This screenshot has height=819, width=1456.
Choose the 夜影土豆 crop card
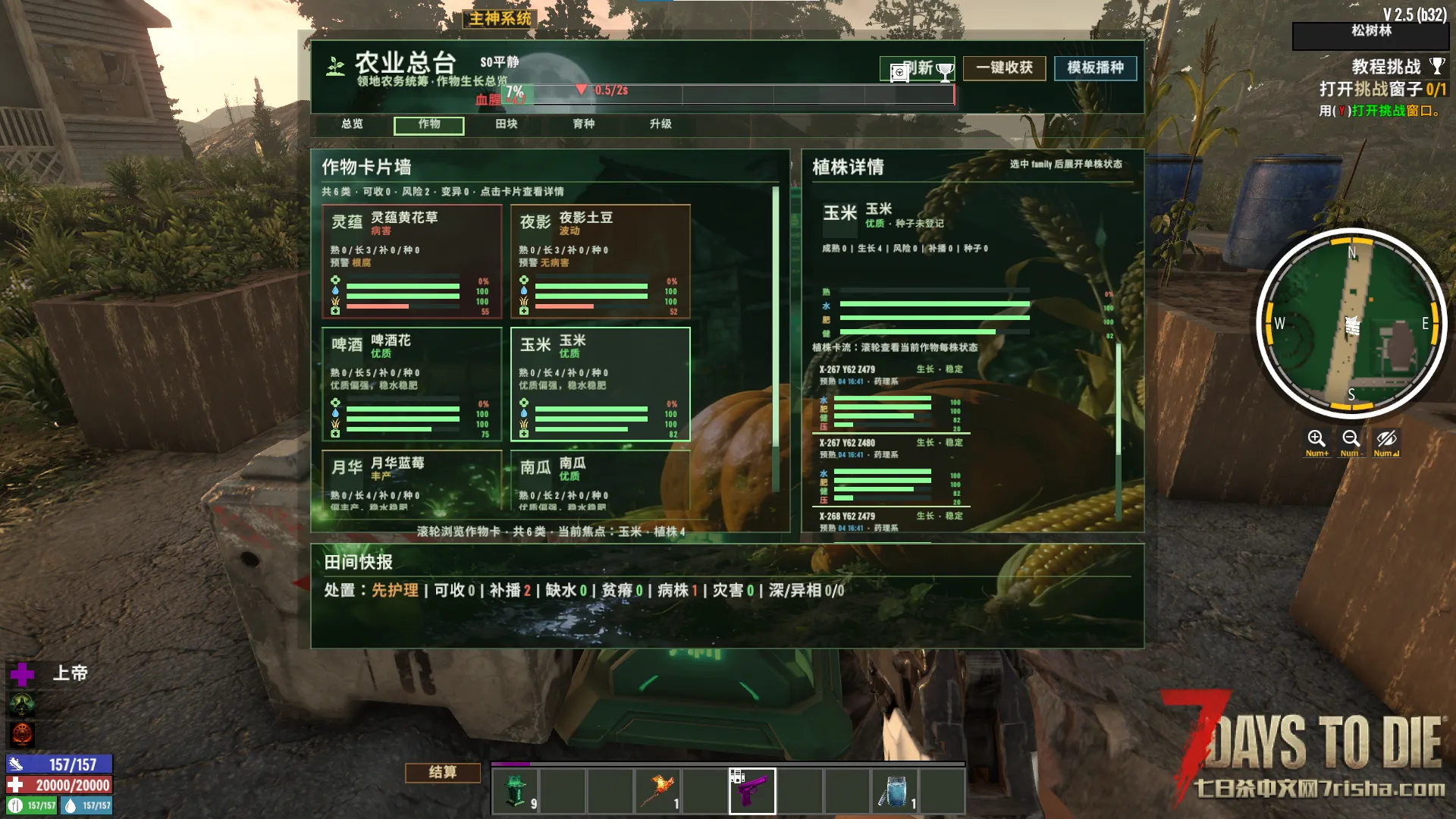(601, 261)
